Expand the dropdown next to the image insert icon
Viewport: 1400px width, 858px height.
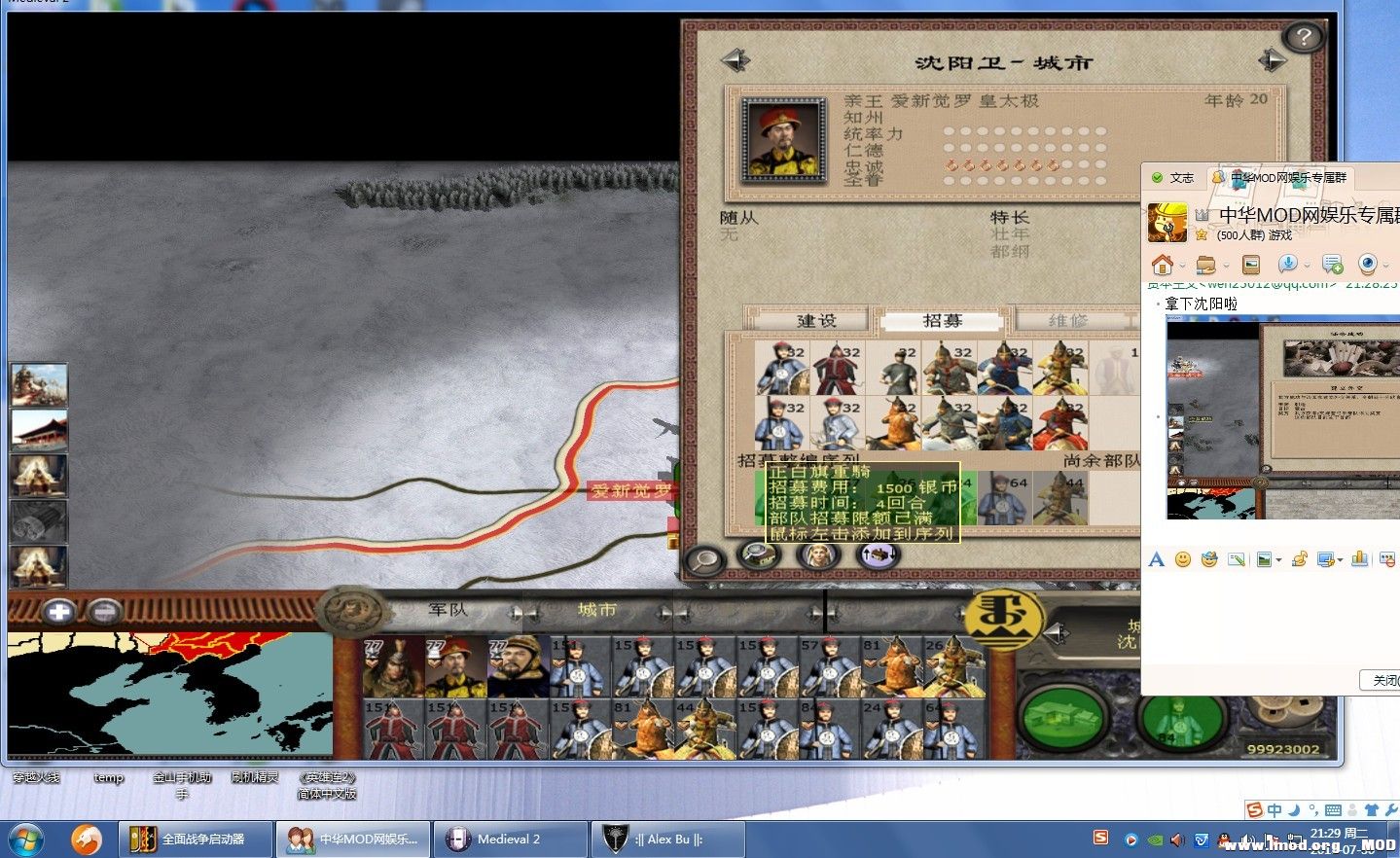pyautogui.click(x=1278, y=559)
